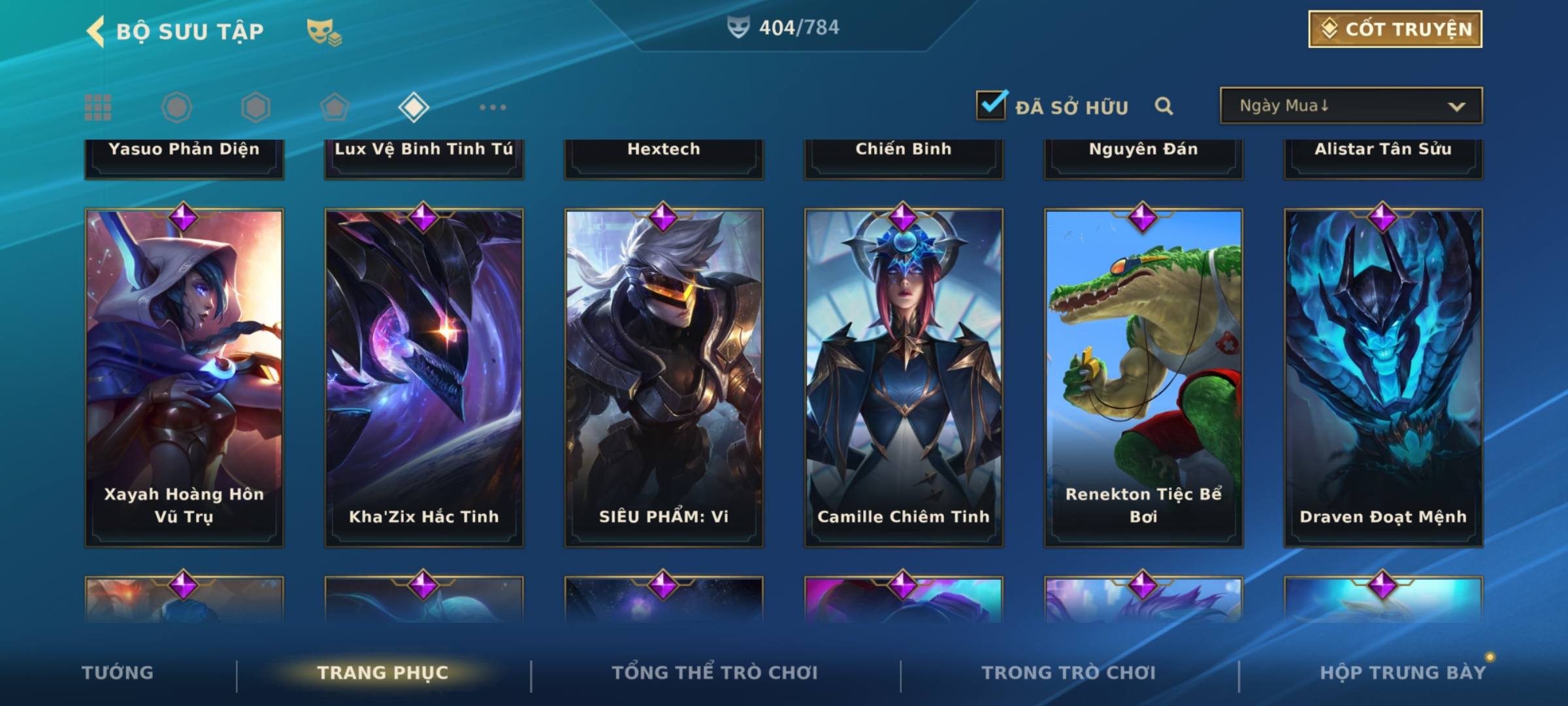This screenshot has width=1568, height=706.
Task: Pick the Draven Đoạt Mệnh skin card
Action: click(x=1383, y=377)
